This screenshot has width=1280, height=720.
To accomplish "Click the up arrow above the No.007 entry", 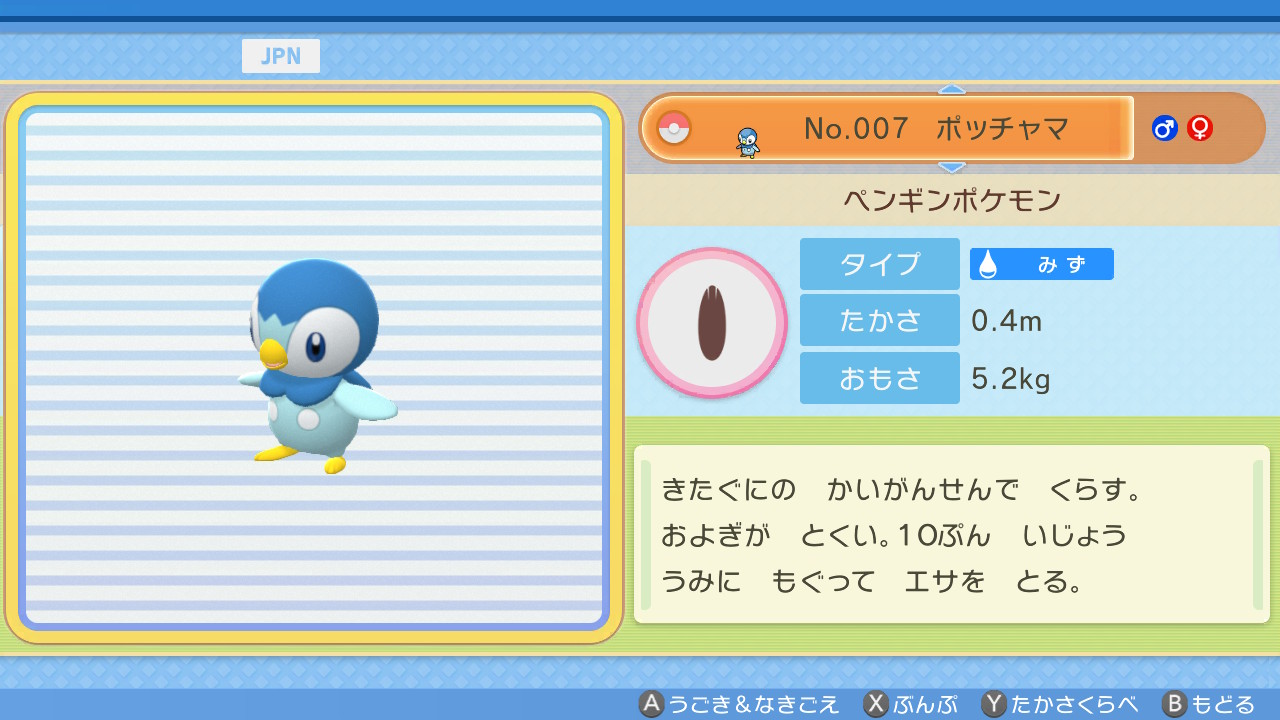I will coord(952,90).
